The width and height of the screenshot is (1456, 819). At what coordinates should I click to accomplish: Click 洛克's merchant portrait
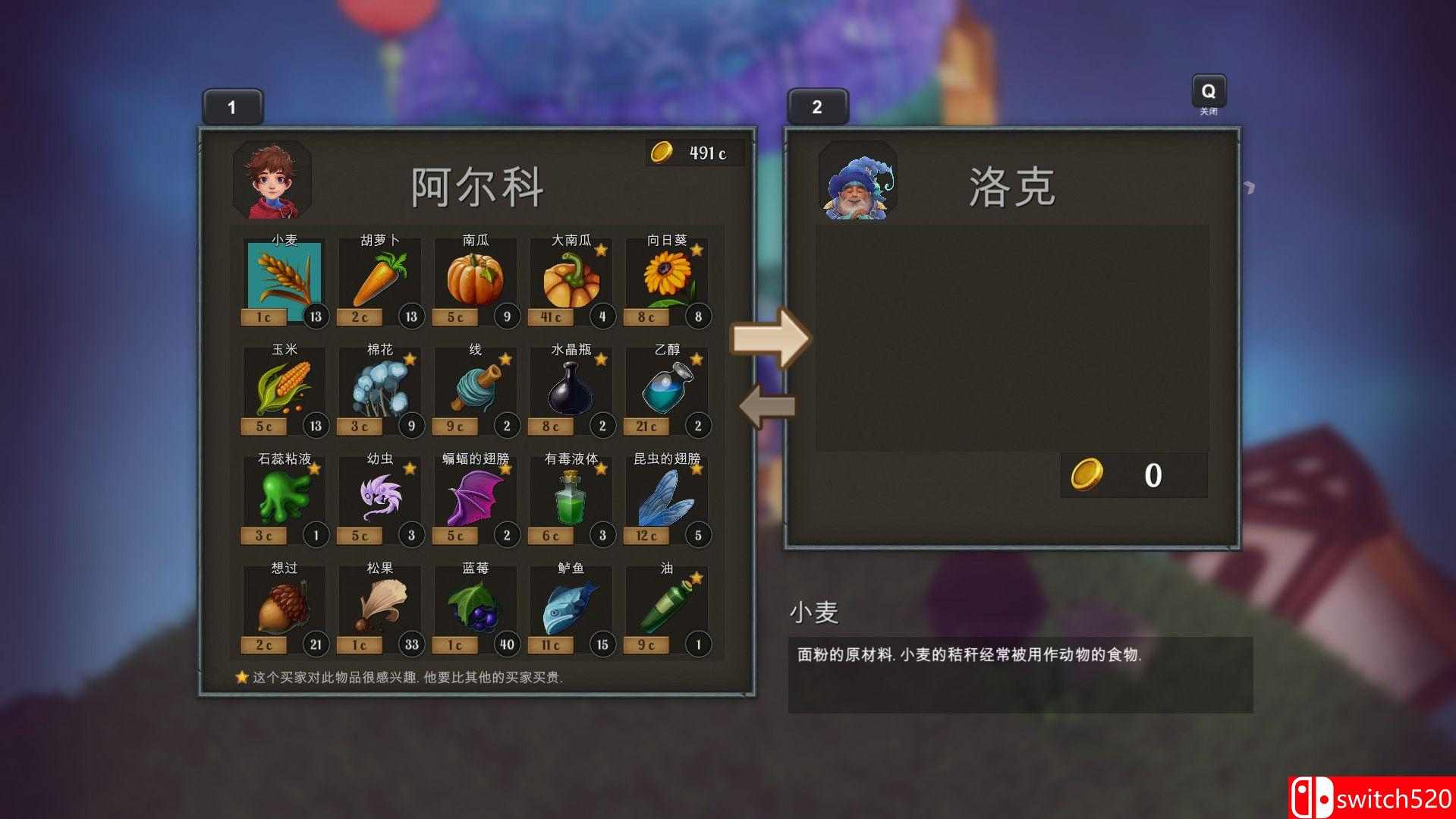tap(857, 184)
